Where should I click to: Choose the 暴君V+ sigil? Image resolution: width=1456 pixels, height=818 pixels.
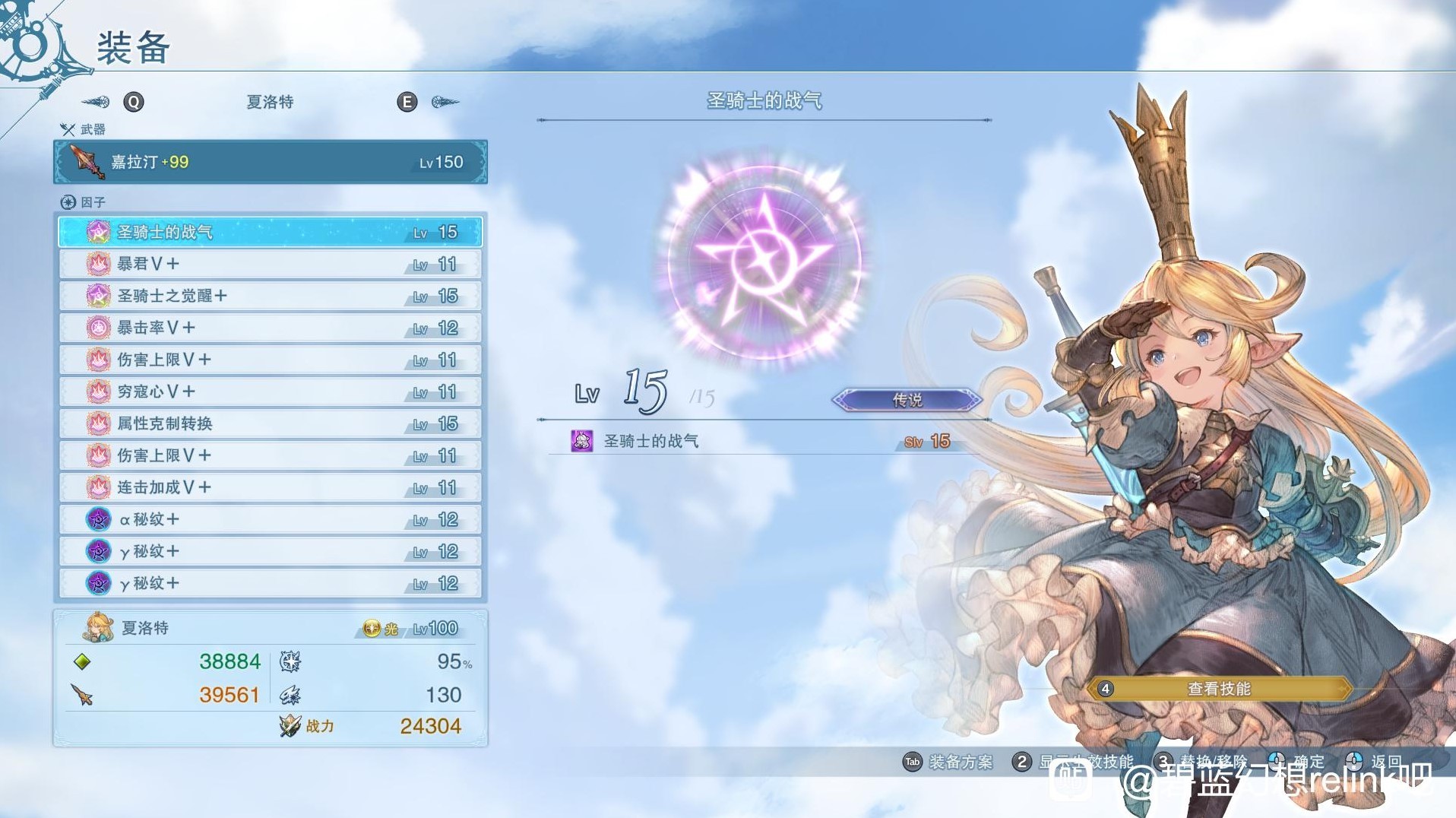(270, 264)
